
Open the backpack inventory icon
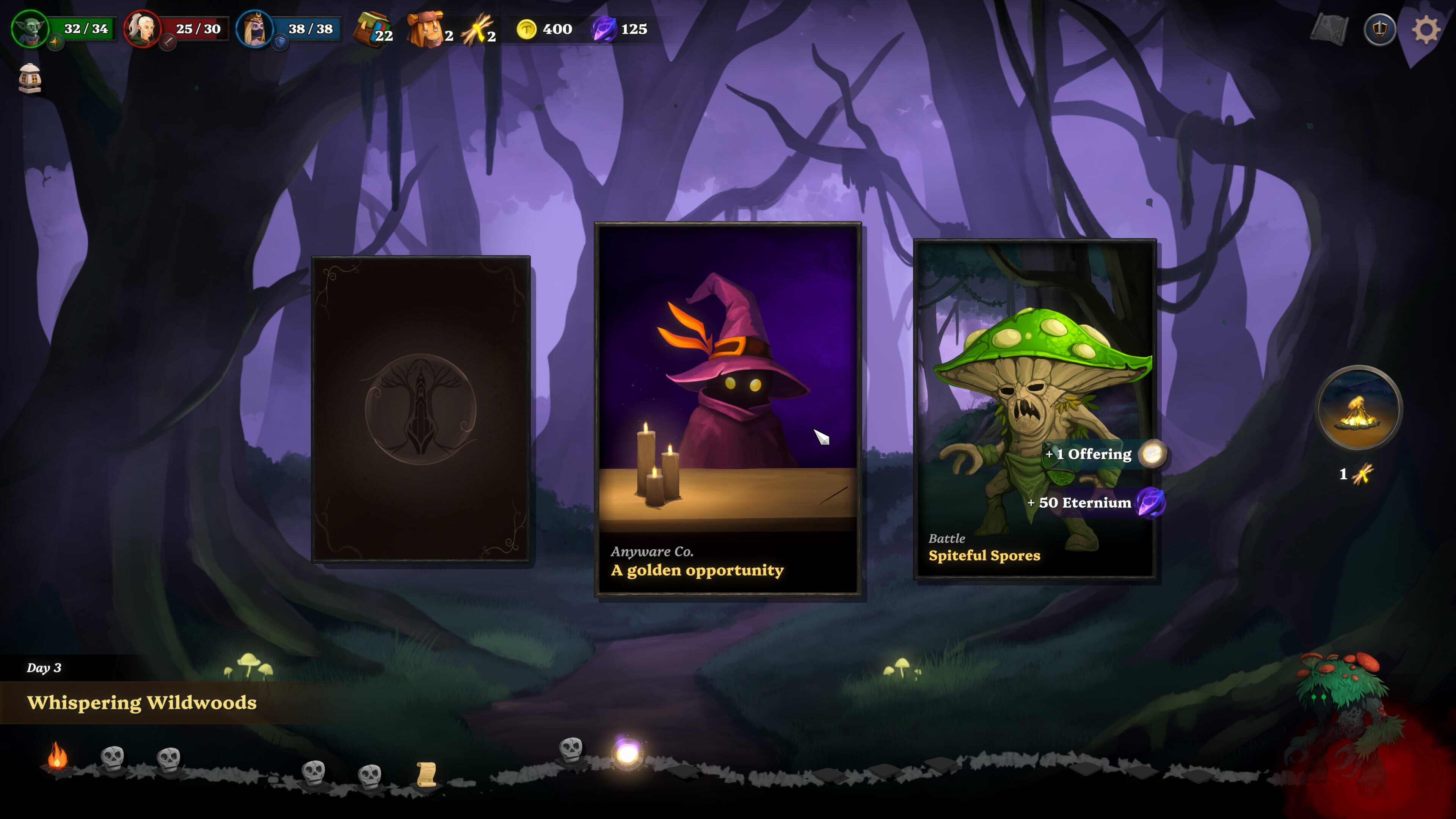pos(426,30)
